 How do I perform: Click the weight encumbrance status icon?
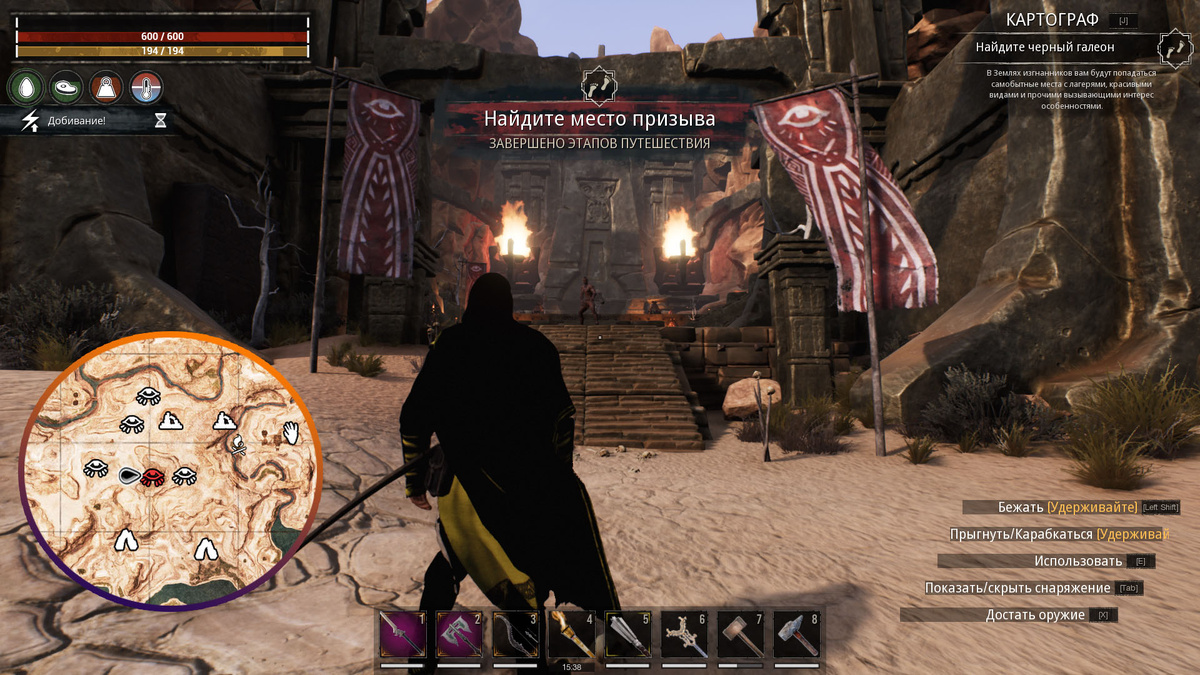[105, 88]
